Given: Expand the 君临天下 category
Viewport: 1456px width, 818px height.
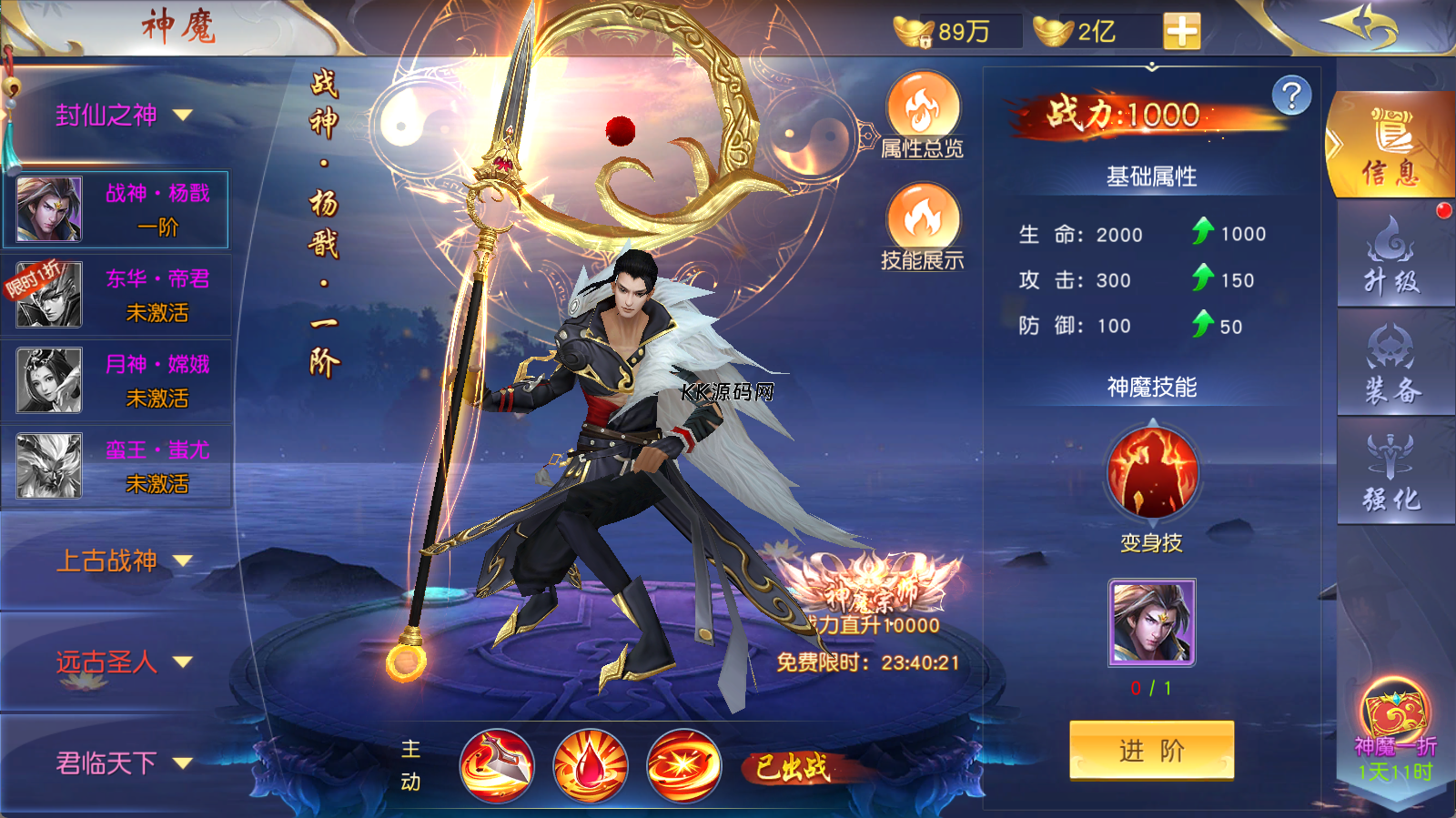Looking at the screenshot, I should 124,762.
